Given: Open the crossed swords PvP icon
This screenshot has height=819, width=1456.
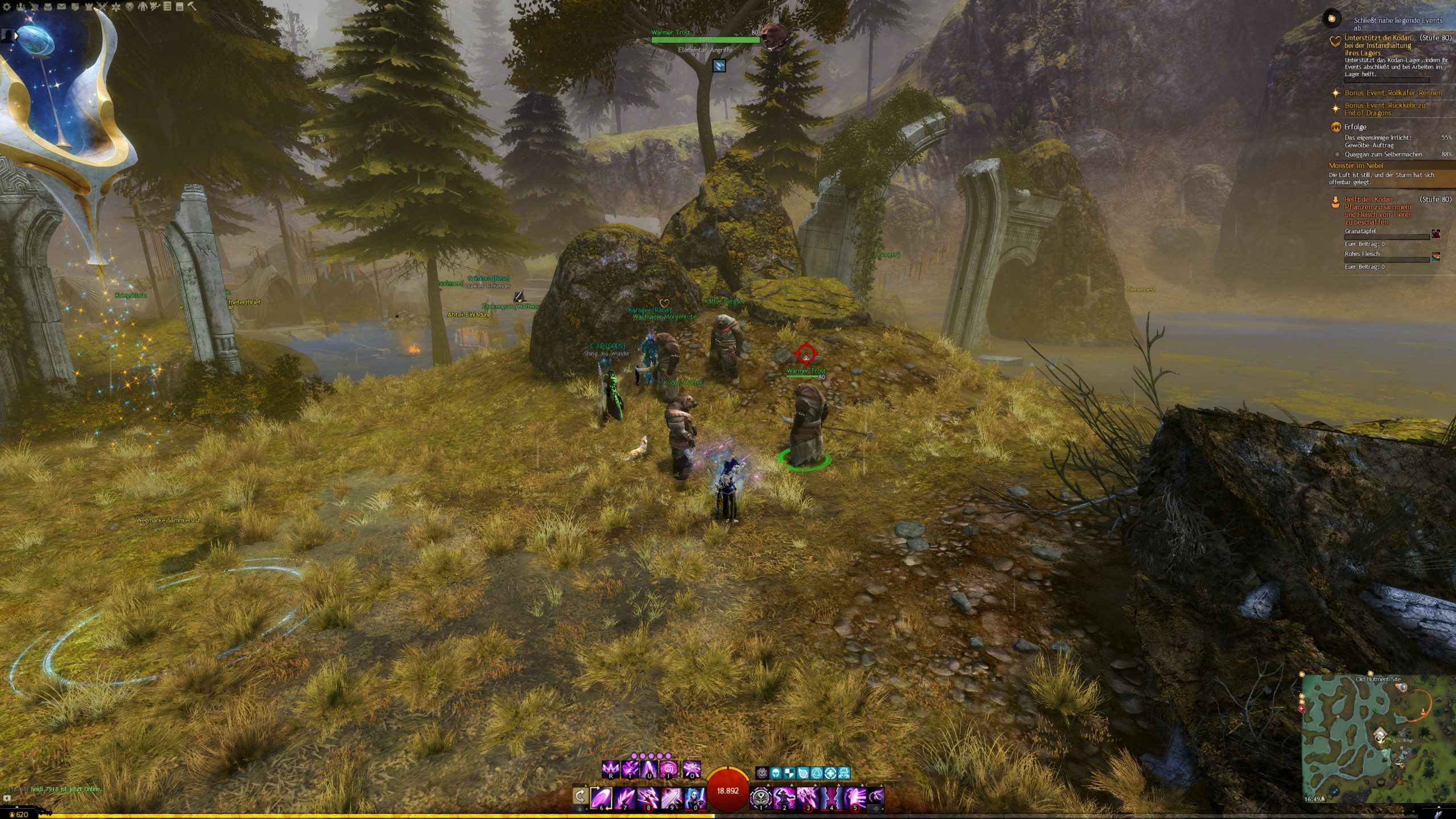Looking at the screenshot, I should [102, 7].
